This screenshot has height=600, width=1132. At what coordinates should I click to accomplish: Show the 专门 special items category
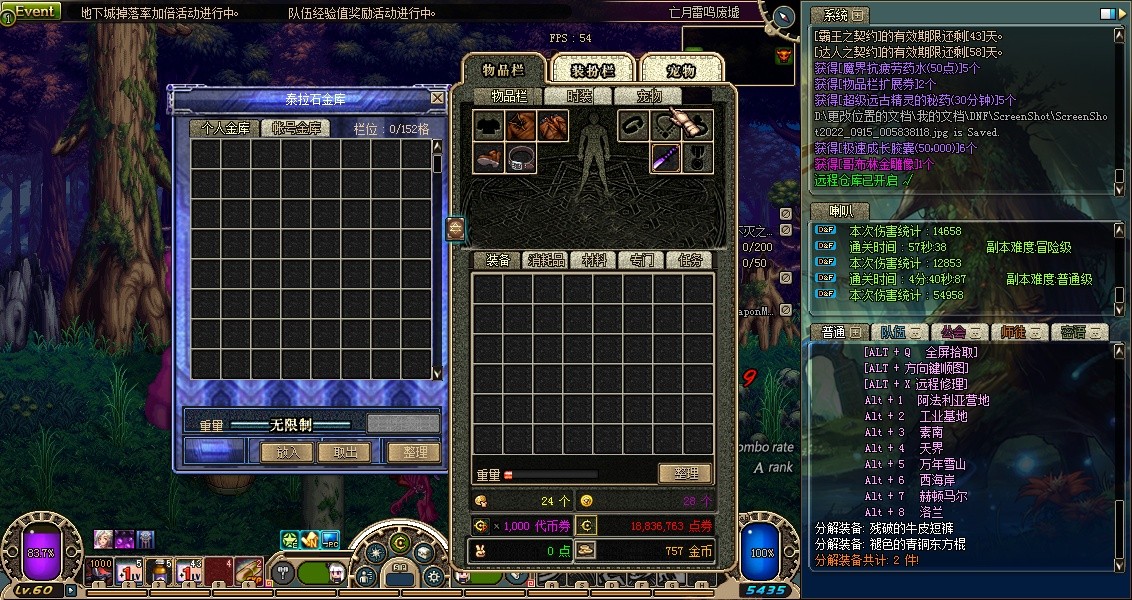[x=641, y=260]
